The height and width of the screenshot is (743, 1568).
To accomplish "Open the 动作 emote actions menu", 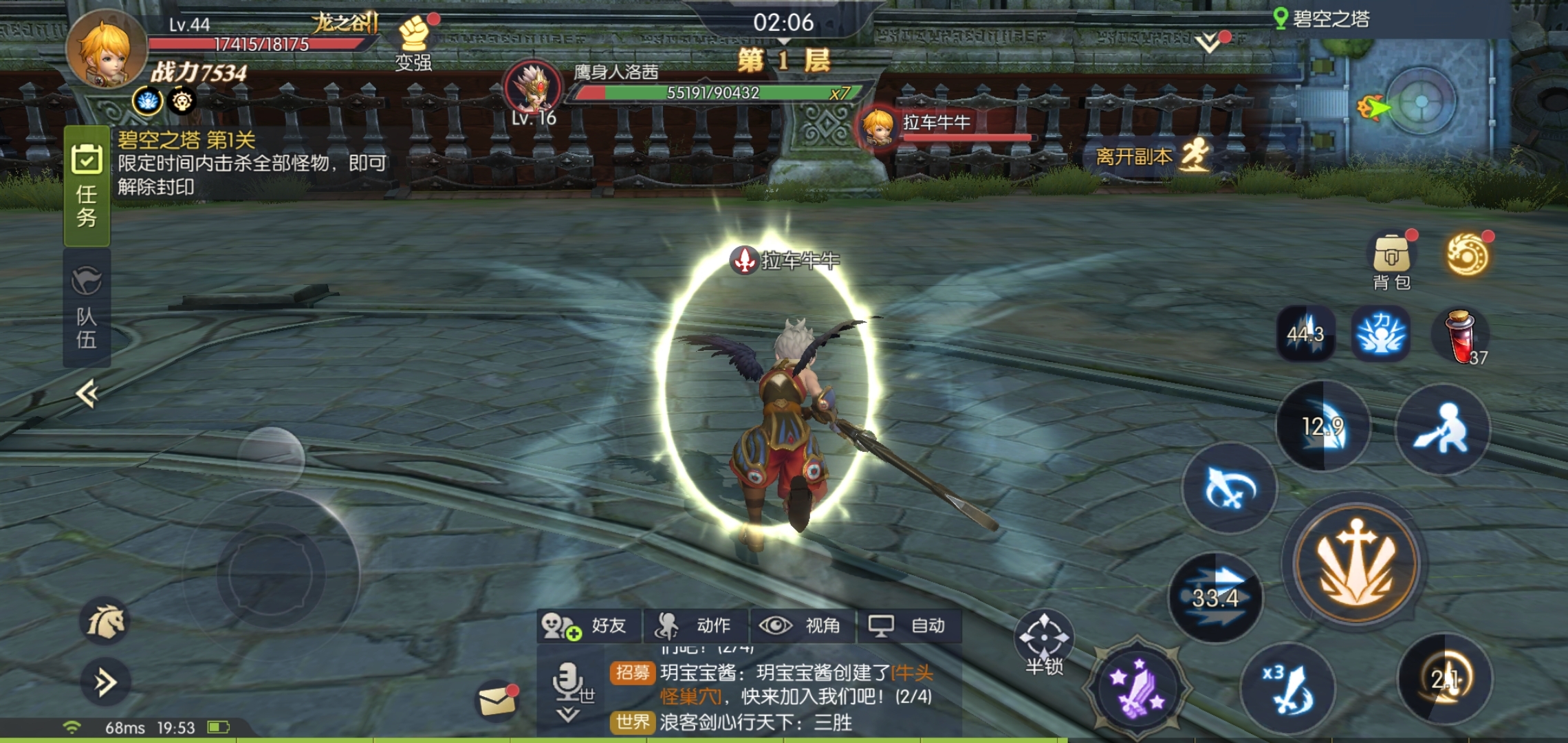I will tap(695, 625).
